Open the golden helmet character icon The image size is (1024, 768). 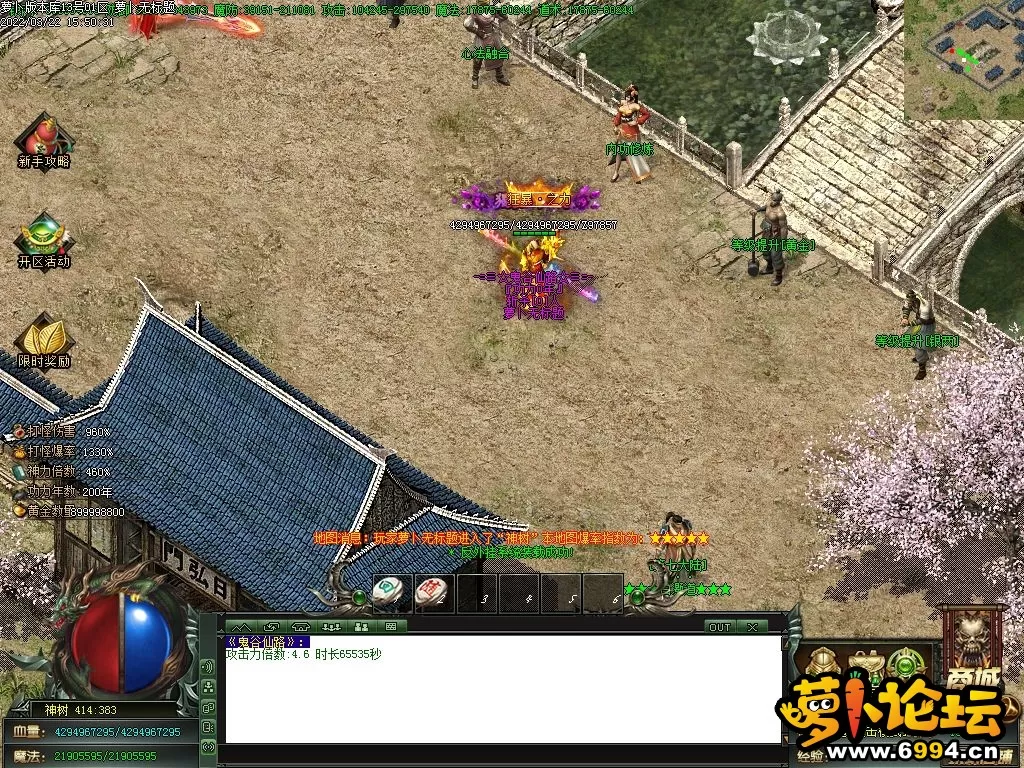click(823, 663)
